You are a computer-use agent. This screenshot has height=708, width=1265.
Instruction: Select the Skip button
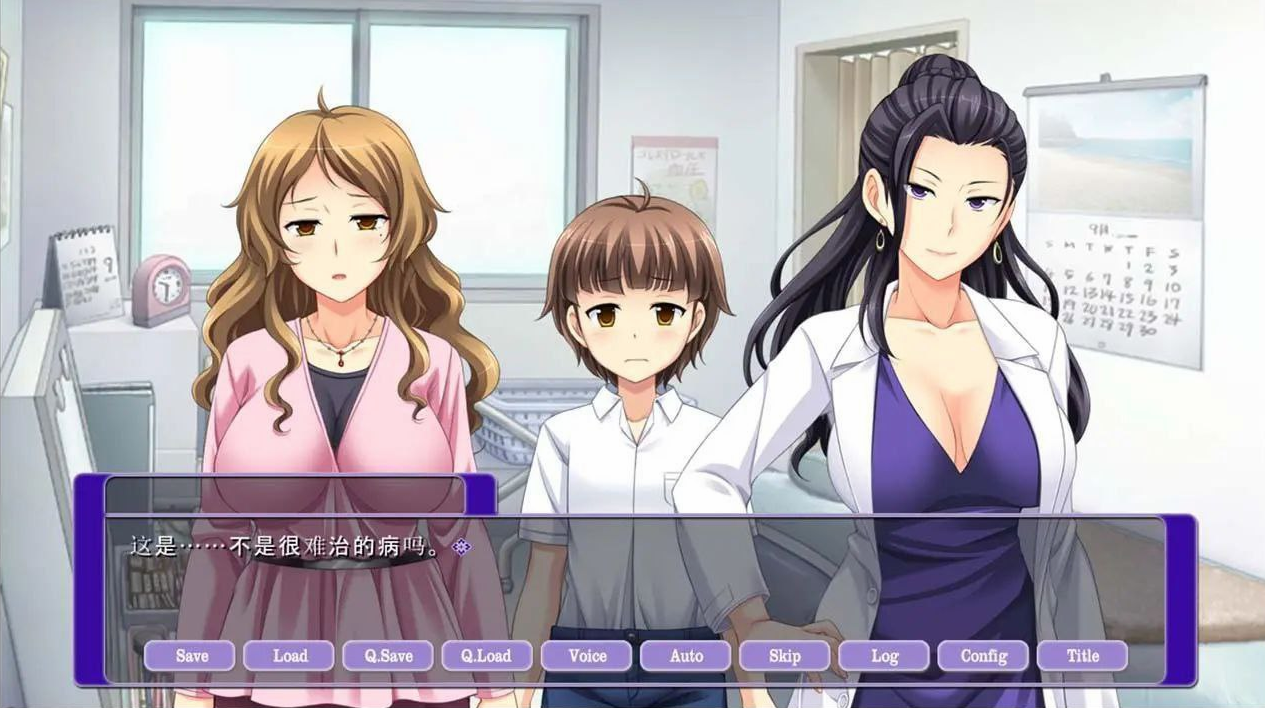(x=785, y=656)
